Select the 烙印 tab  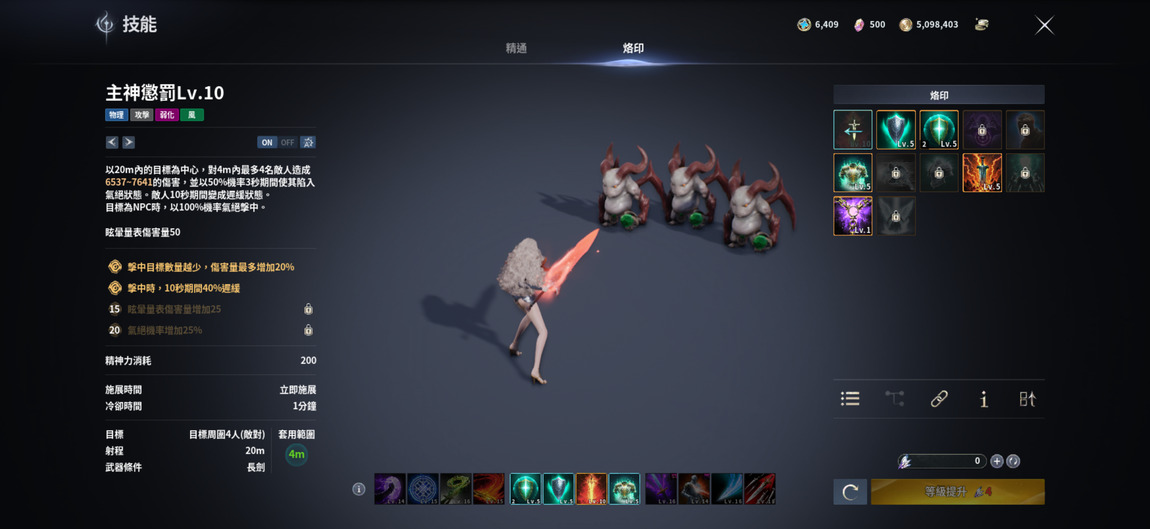coord(633,48)
